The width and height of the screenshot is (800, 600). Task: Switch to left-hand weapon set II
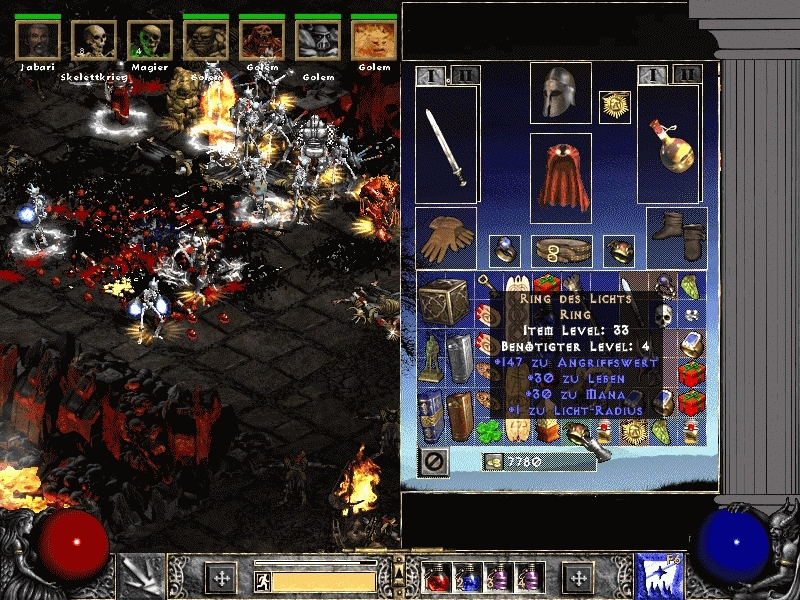pyautogui.click(x=464, y=75)
